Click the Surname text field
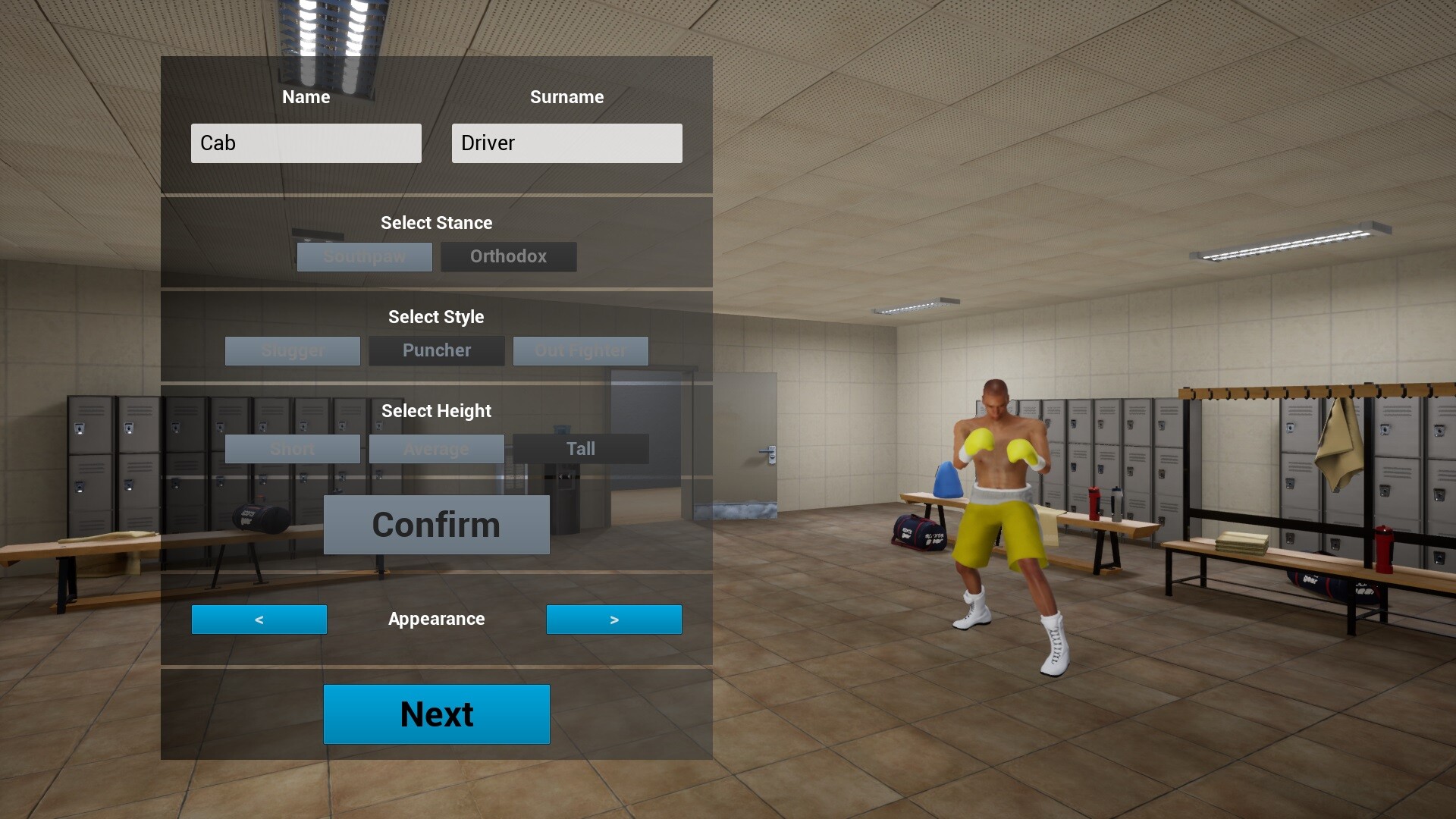The height and width of the screenshot is (819, 1456). point(566,143)
